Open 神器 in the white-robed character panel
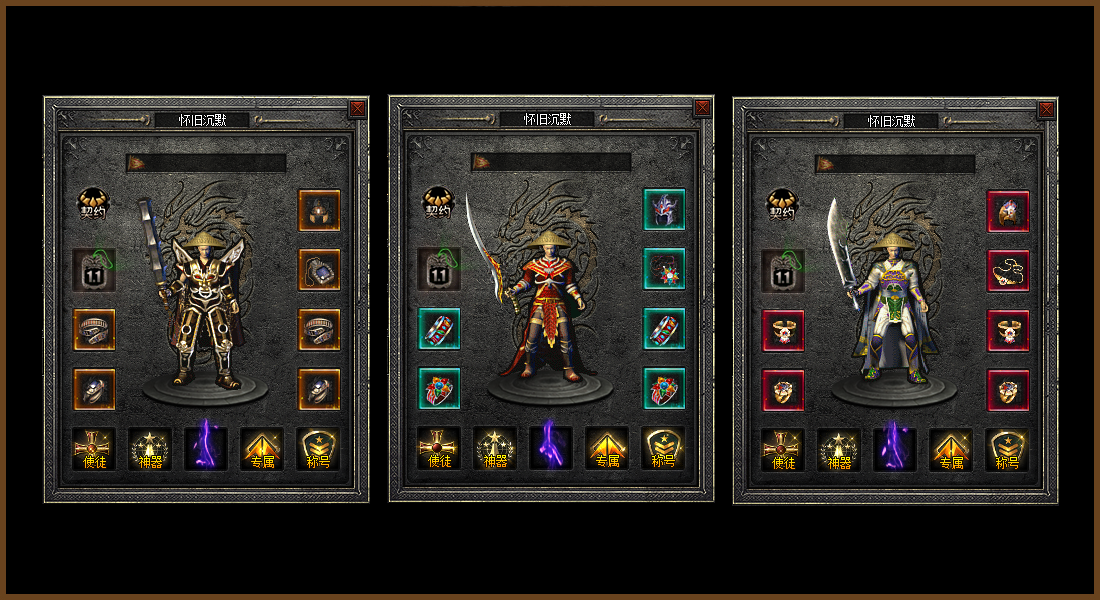Image resolution: width=1100 pixels, height=600 pixels. coord(838,450)
